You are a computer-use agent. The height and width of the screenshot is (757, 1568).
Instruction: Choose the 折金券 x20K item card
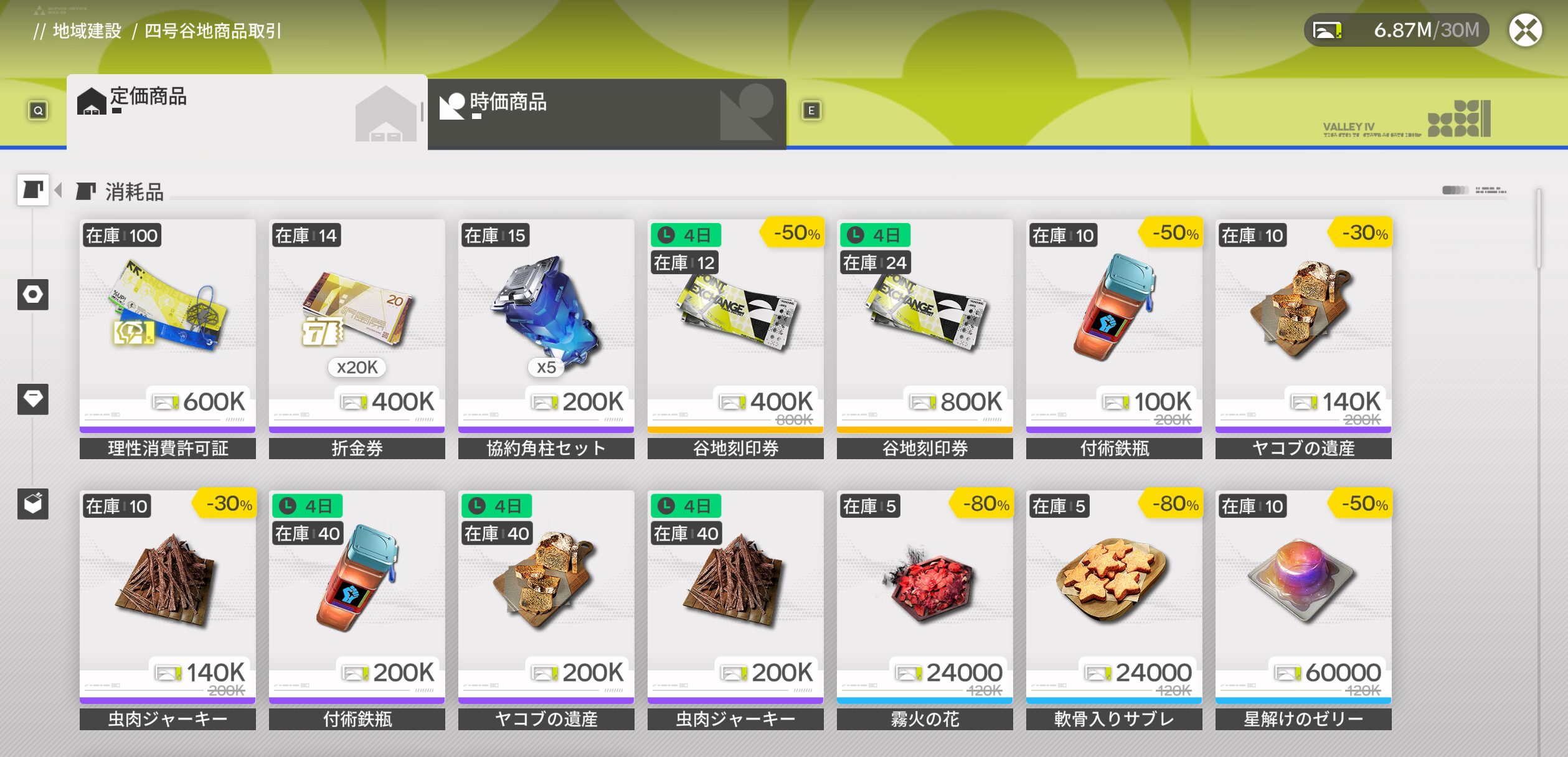coord(357,325)
